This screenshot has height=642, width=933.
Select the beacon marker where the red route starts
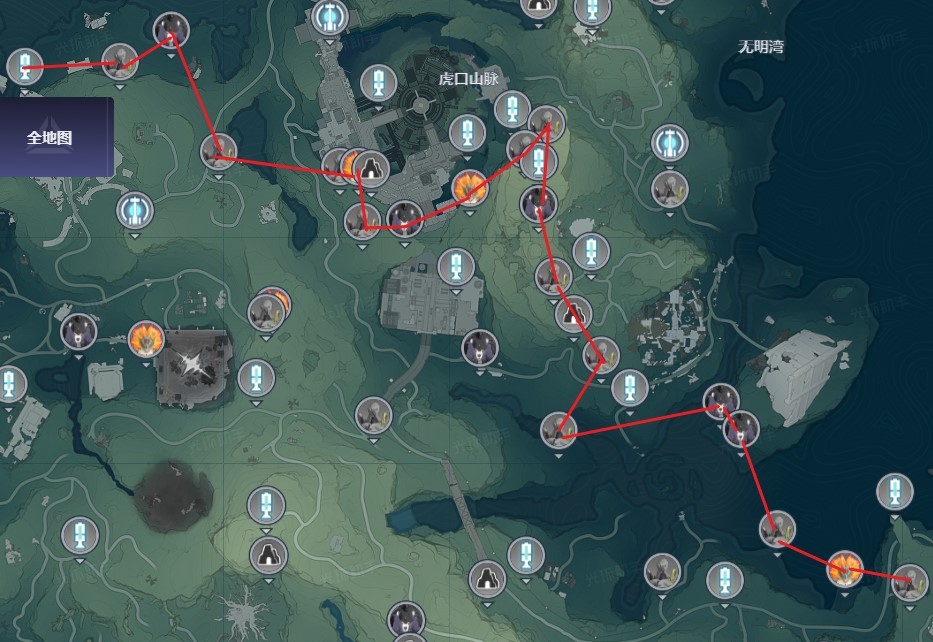tap(25, 67)
